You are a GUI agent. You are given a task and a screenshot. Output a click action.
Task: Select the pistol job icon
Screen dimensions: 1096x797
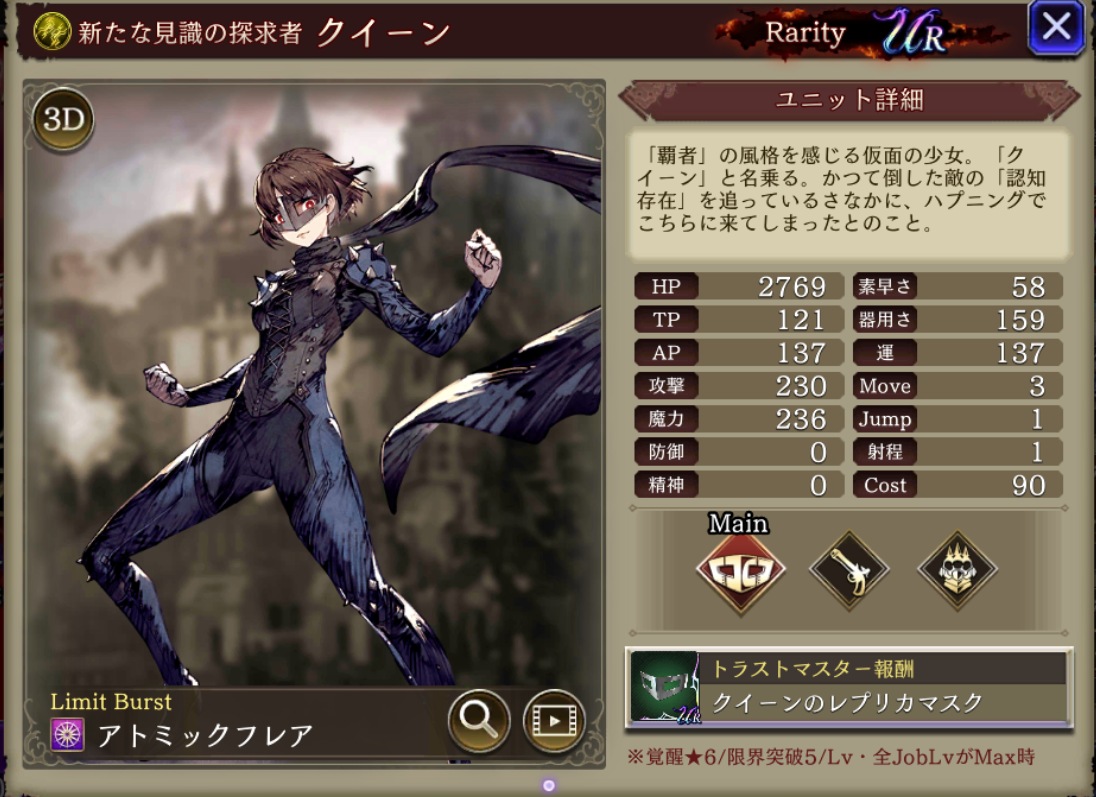(x=849, y=571)
